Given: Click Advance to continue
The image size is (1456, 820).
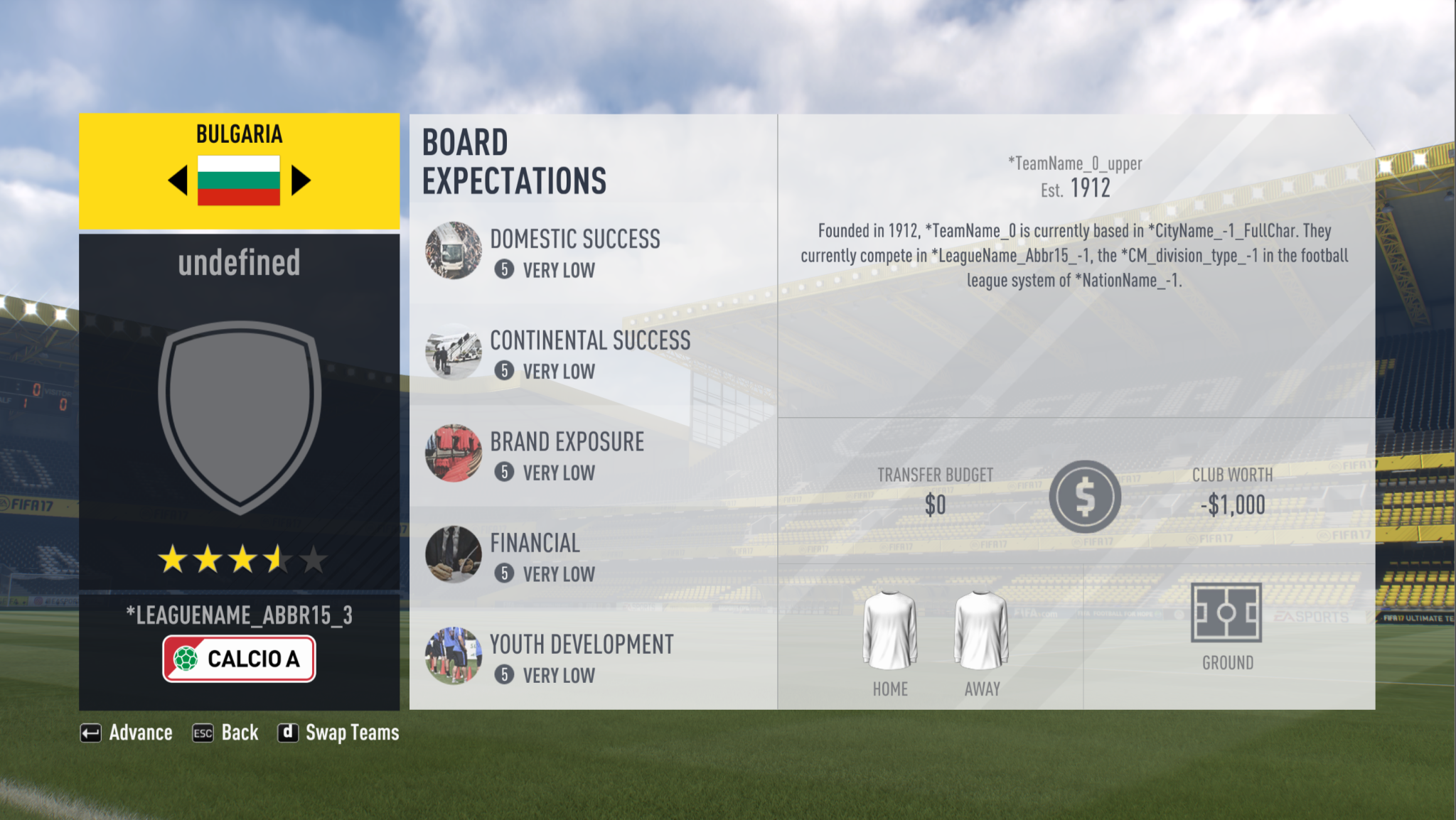Looking at the screenshot, I should (x=127, y=733).
